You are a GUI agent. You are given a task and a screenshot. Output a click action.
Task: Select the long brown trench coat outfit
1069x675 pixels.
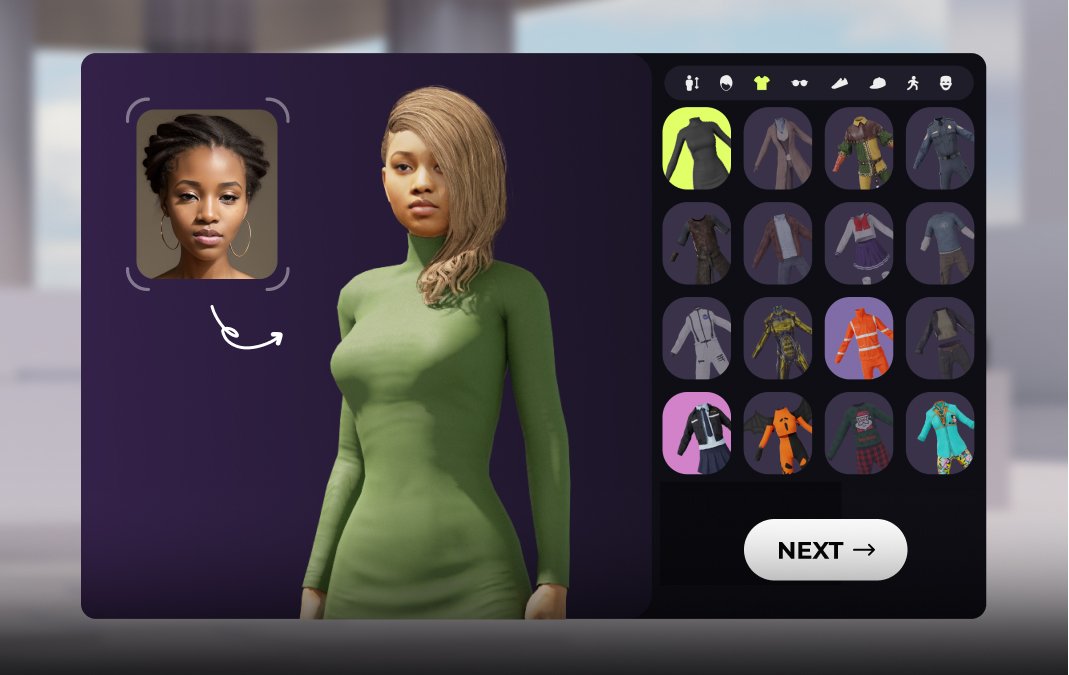(778, 148)
